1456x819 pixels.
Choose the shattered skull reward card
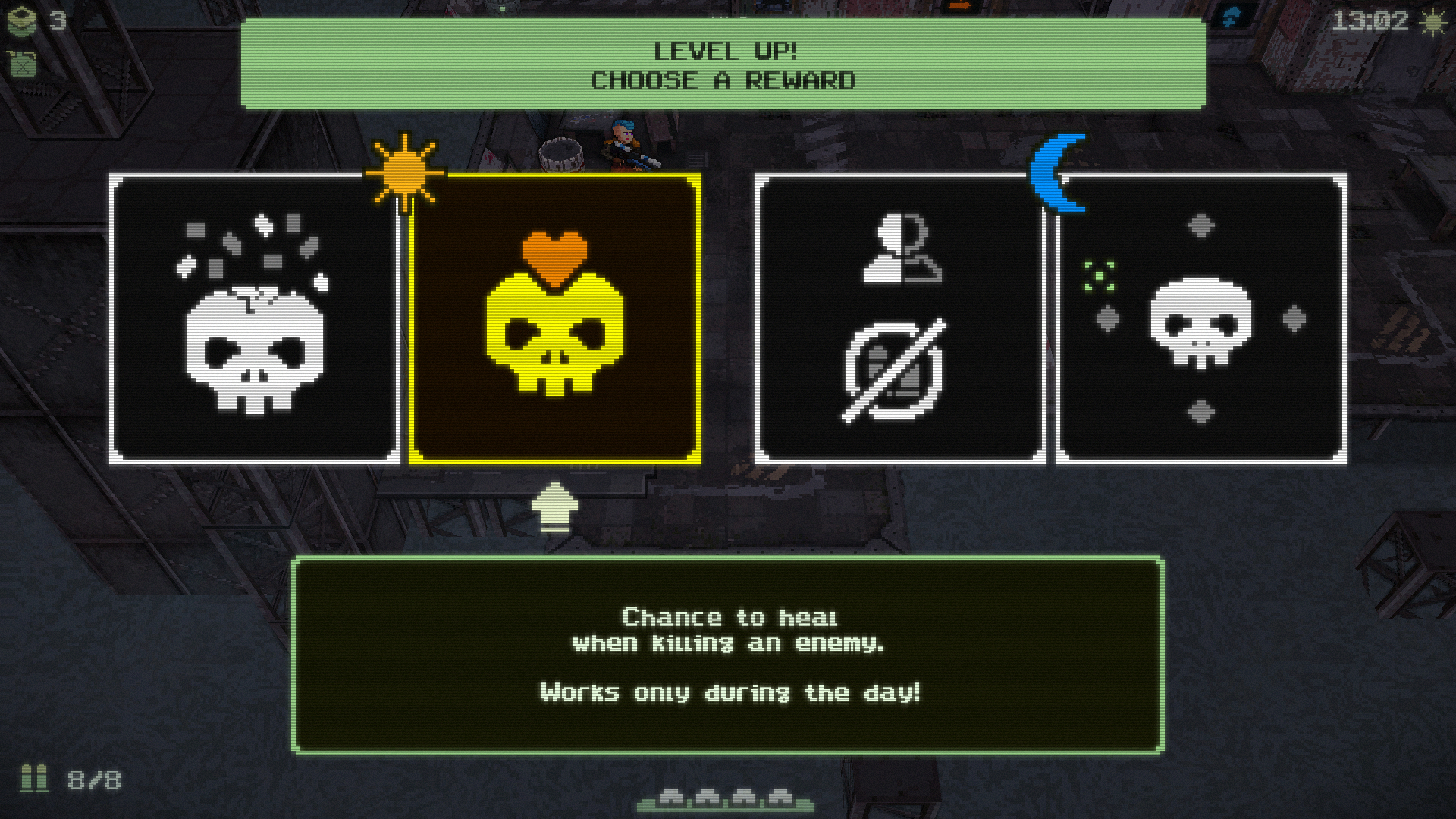click(255, 318)
